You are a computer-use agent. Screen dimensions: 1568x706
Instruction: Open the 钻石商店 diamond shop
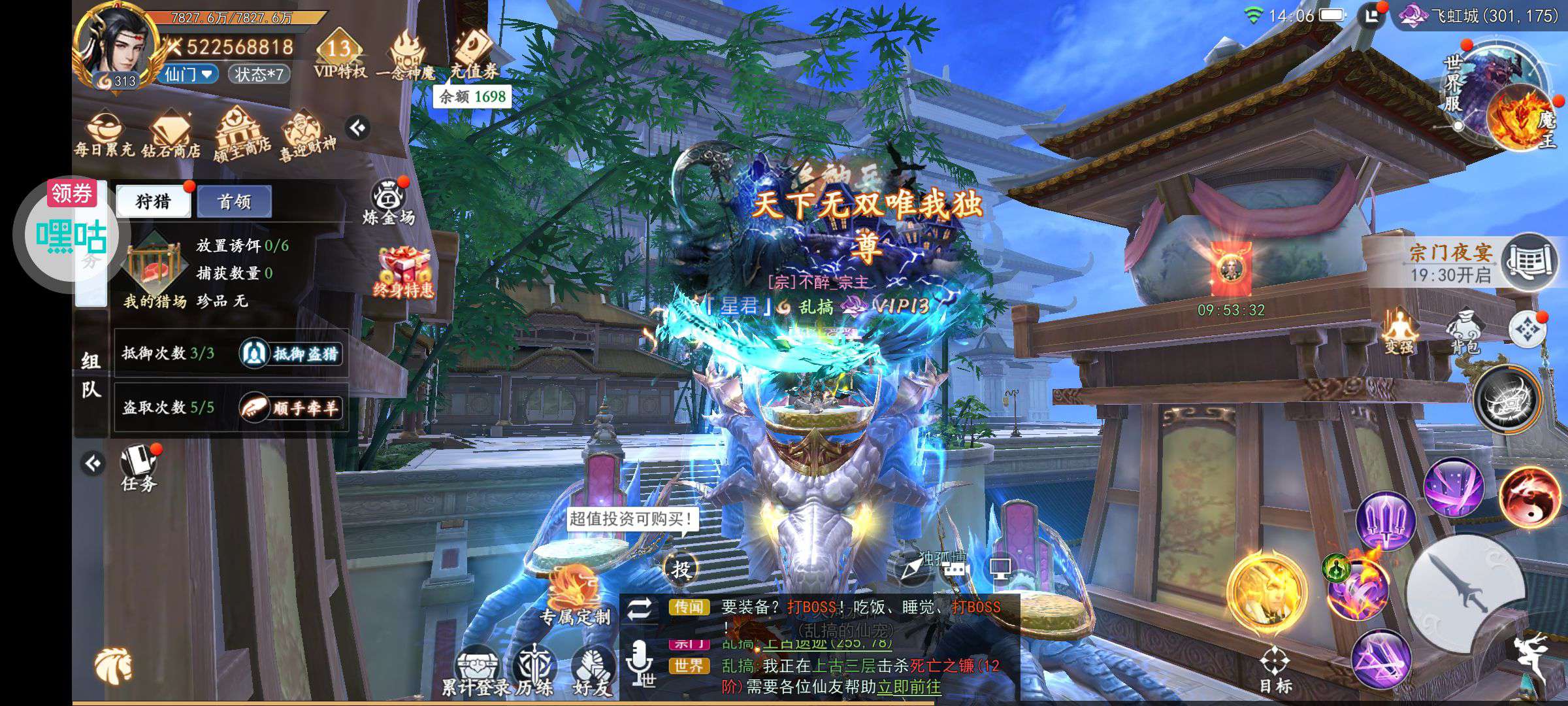click(x=171, y=134)
